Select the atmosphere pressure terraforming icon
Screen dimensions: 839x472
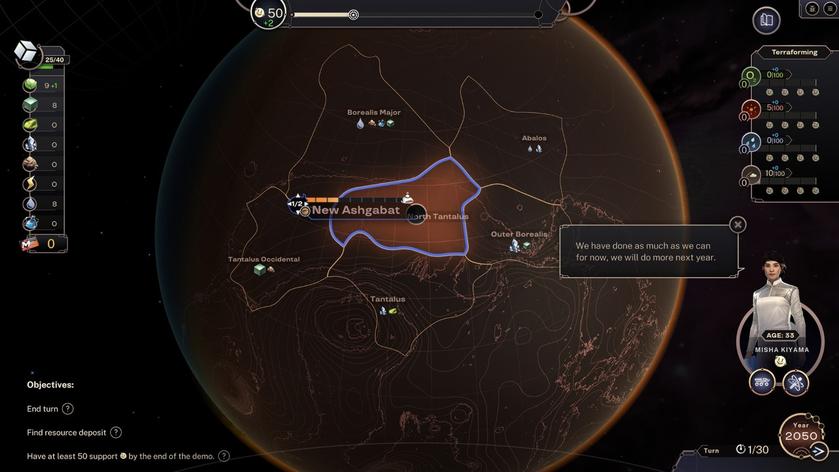[751, 175]
